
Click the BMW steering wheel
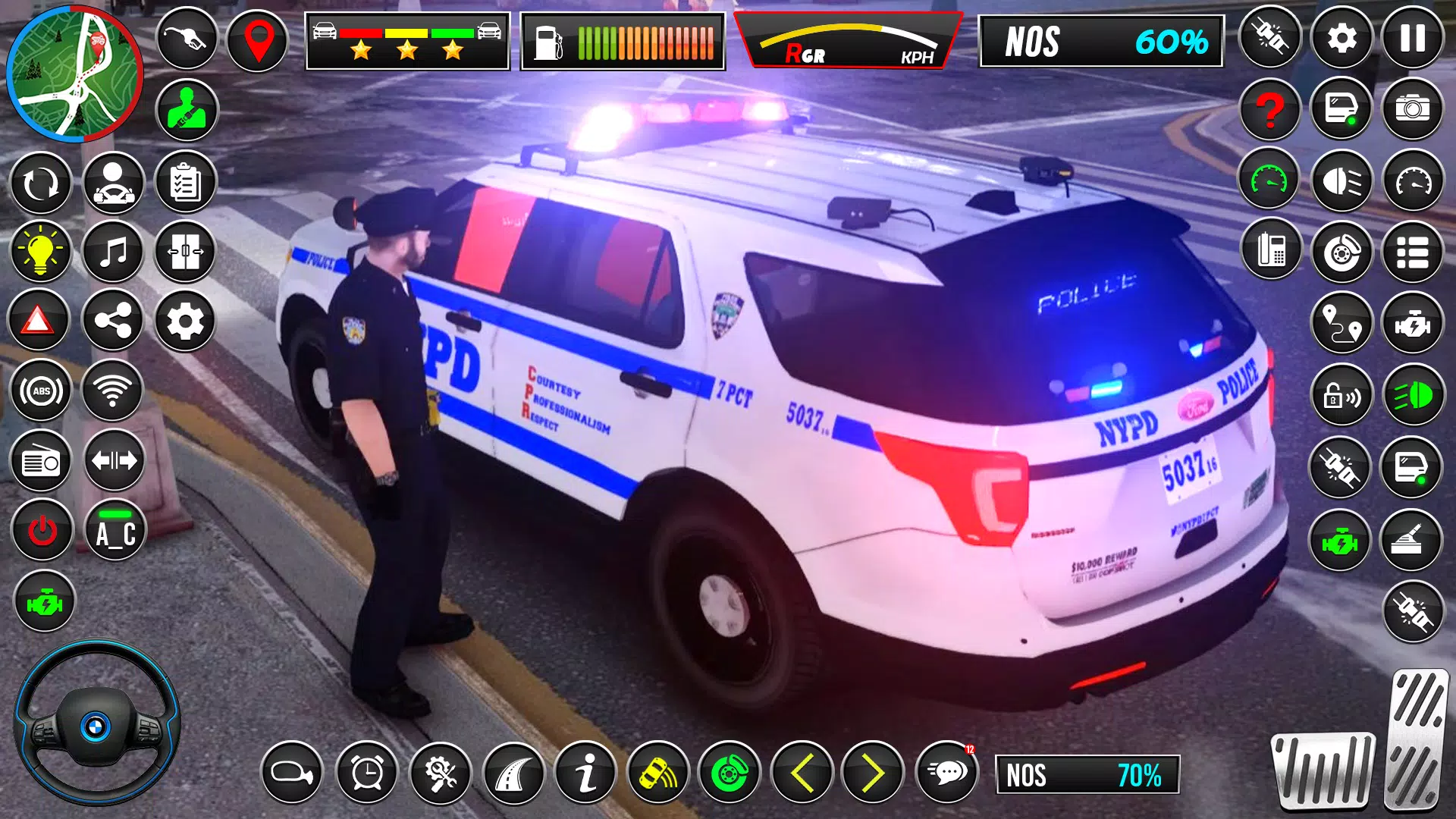(x=96, y=724)
